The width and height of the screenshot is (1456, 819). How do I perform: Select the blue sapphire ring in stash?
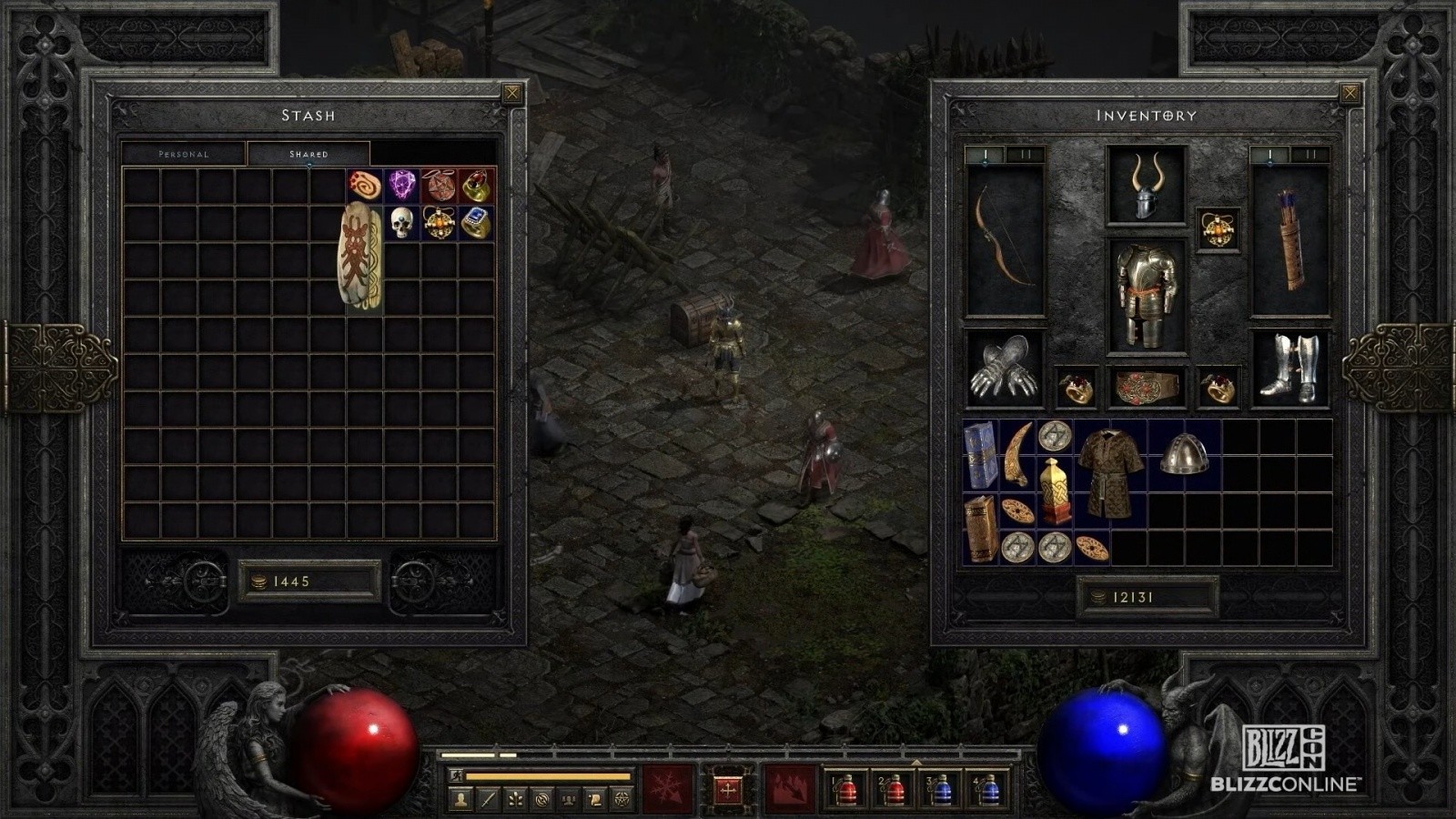pos(477,222)
